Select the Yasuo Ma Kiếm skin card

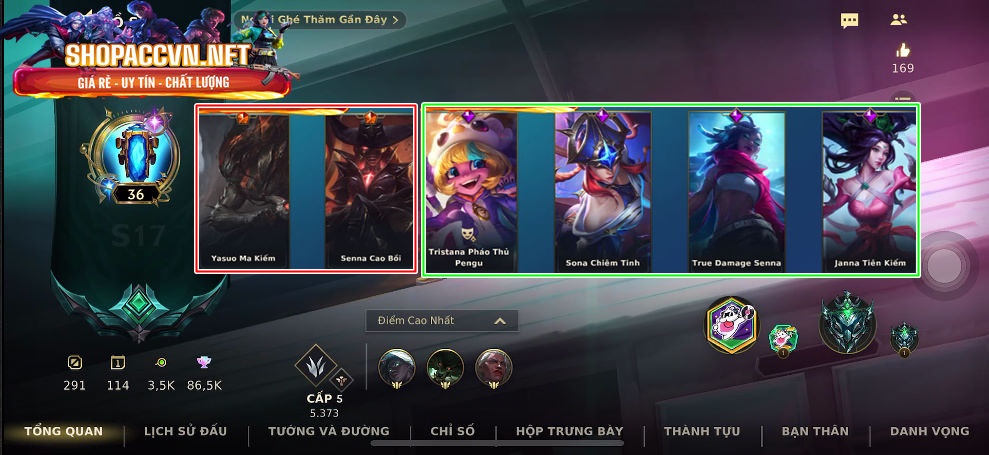(243, 190)
